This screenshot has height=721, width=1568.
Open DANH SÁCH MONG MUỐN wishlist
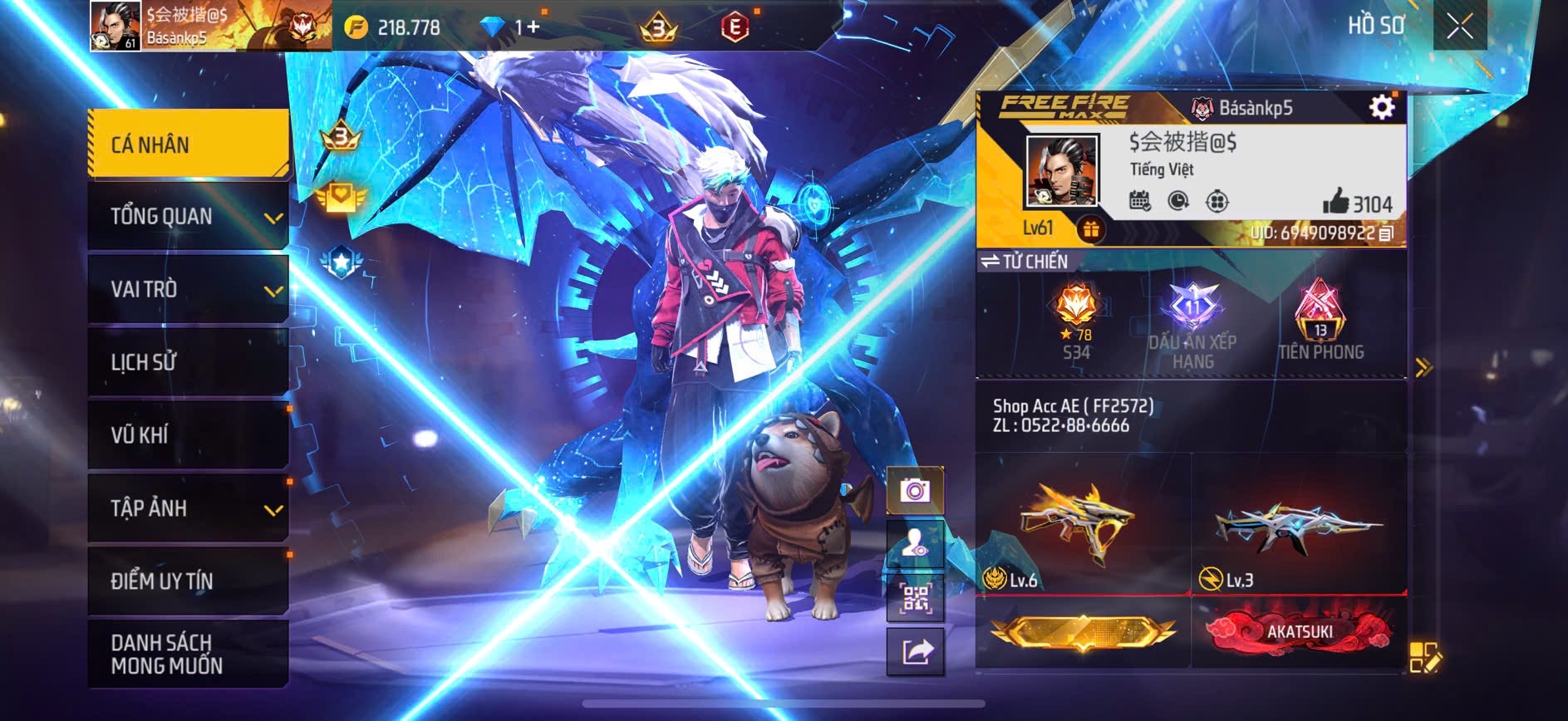pos(188,654)
